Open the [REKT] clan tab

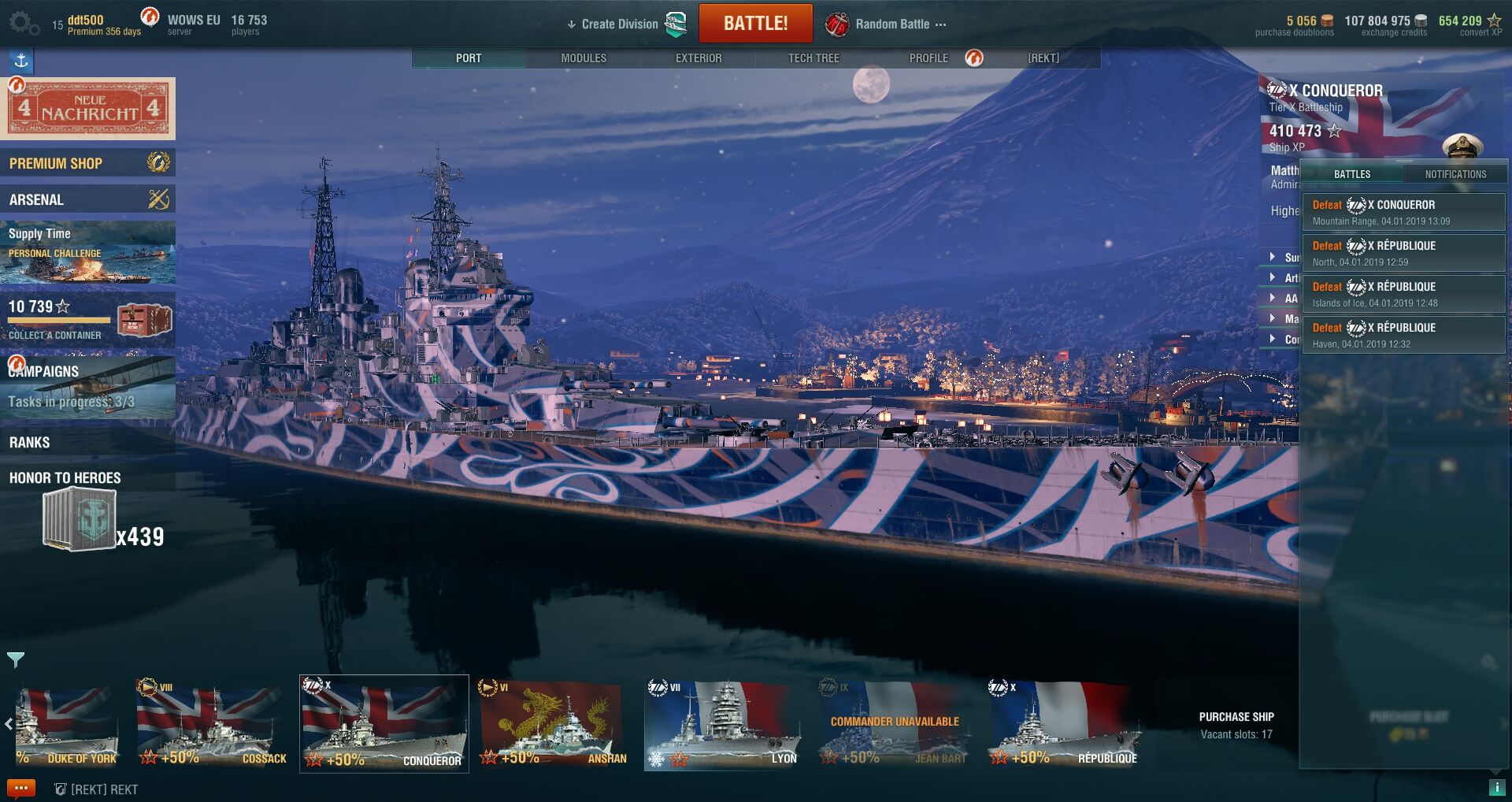pyautogui.click(x=1043, y=58)
